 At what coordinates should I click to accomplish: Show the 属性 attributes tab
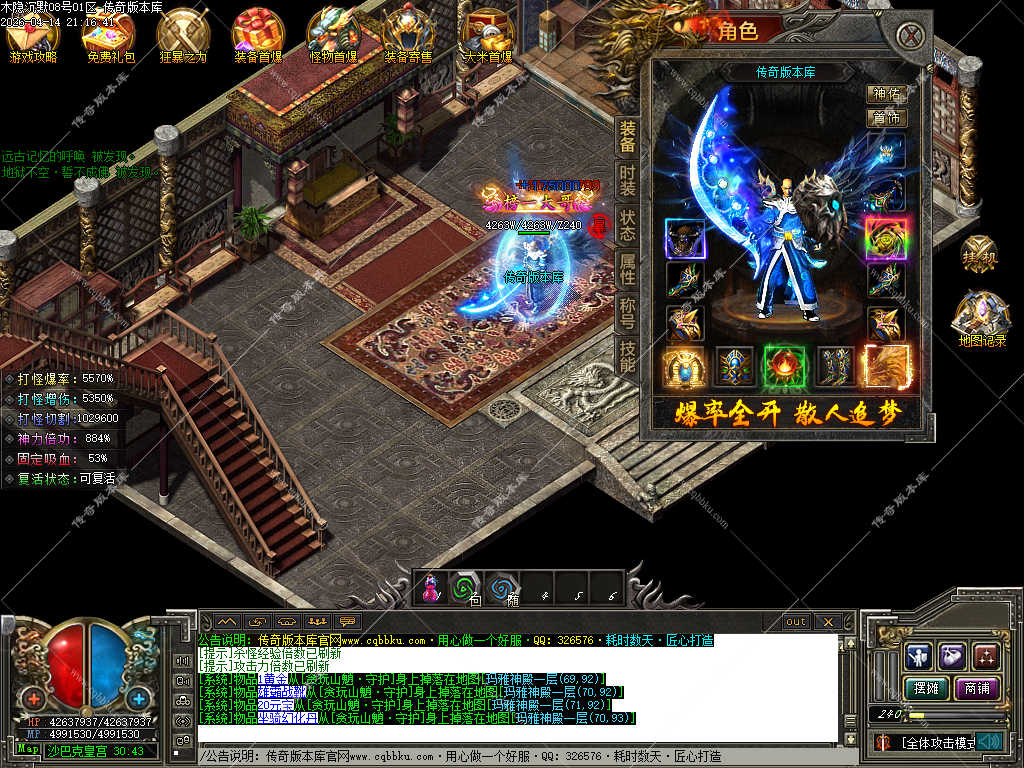click(627, 269)
